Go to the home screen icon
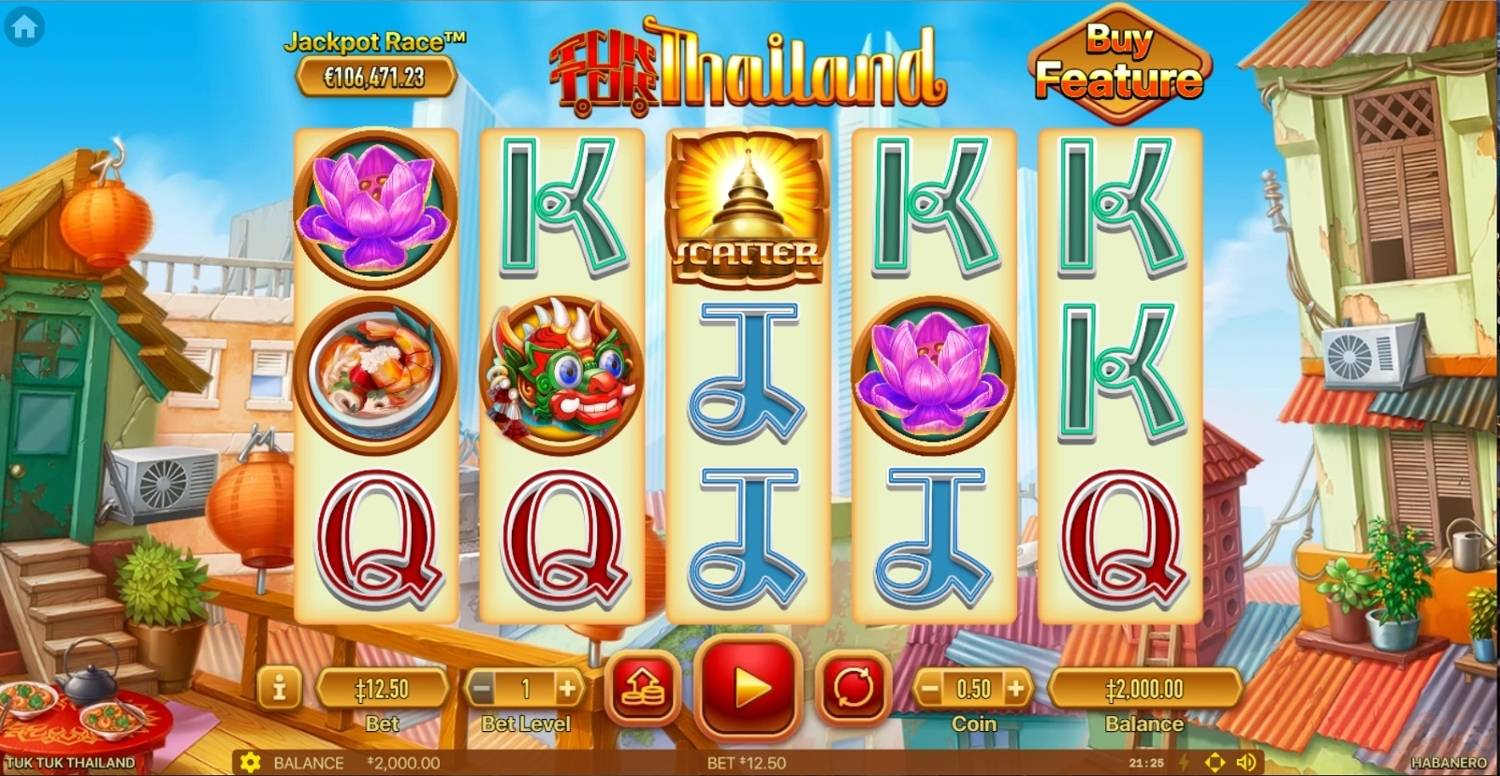1500x776 pixels. click(24, 27)
